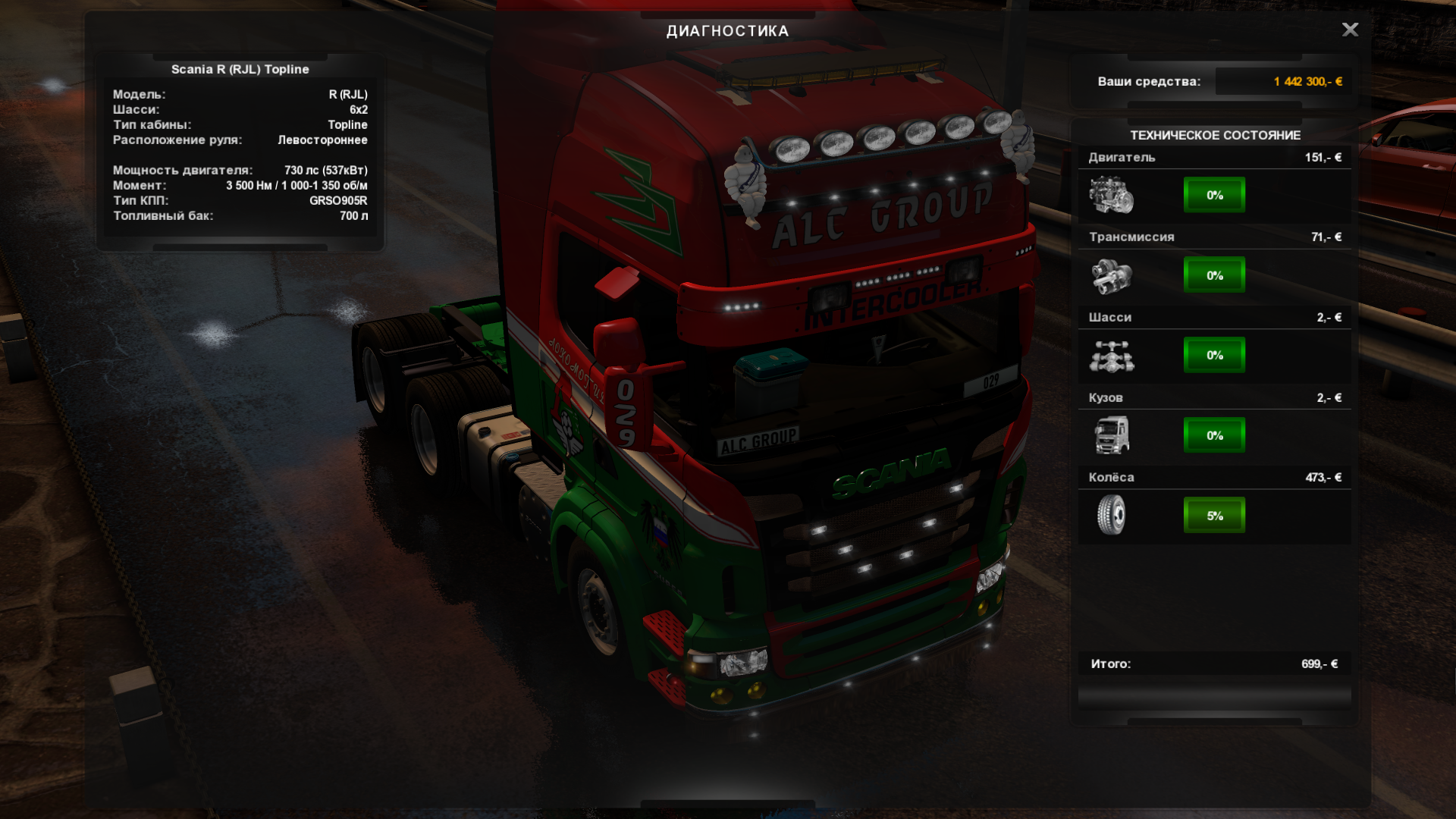Click the transmission 0% repair button
Viewport: 1456px width, 819px height.
coord(1214,275)
